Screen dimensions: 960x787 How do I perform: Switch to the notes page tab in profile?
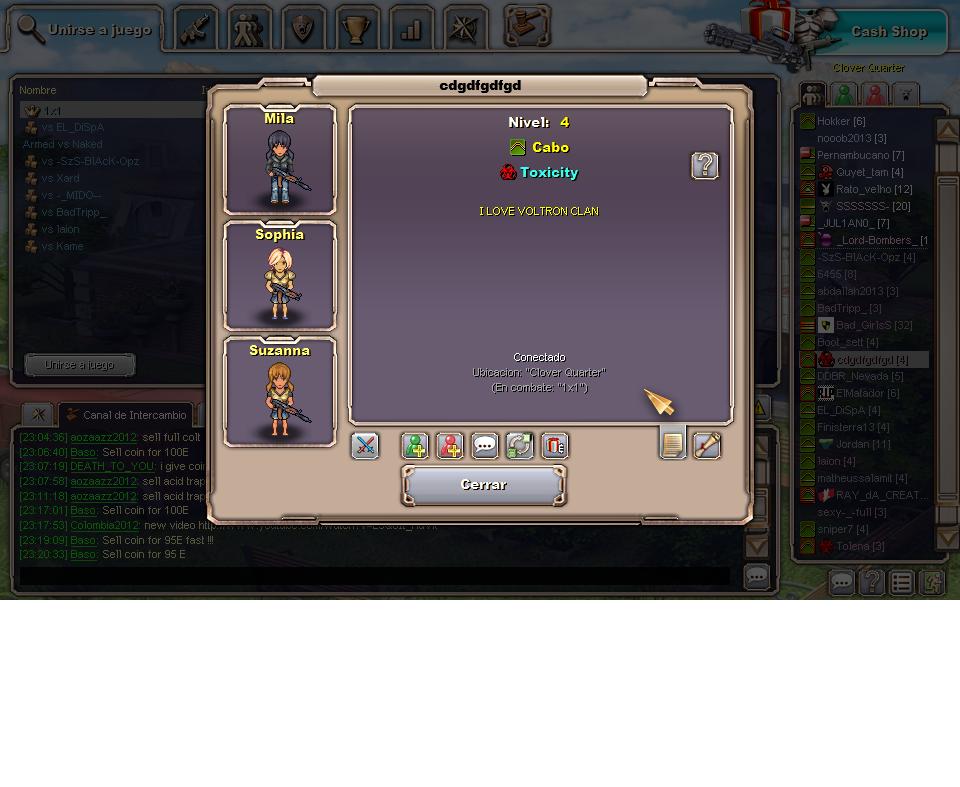pos(673,443)
